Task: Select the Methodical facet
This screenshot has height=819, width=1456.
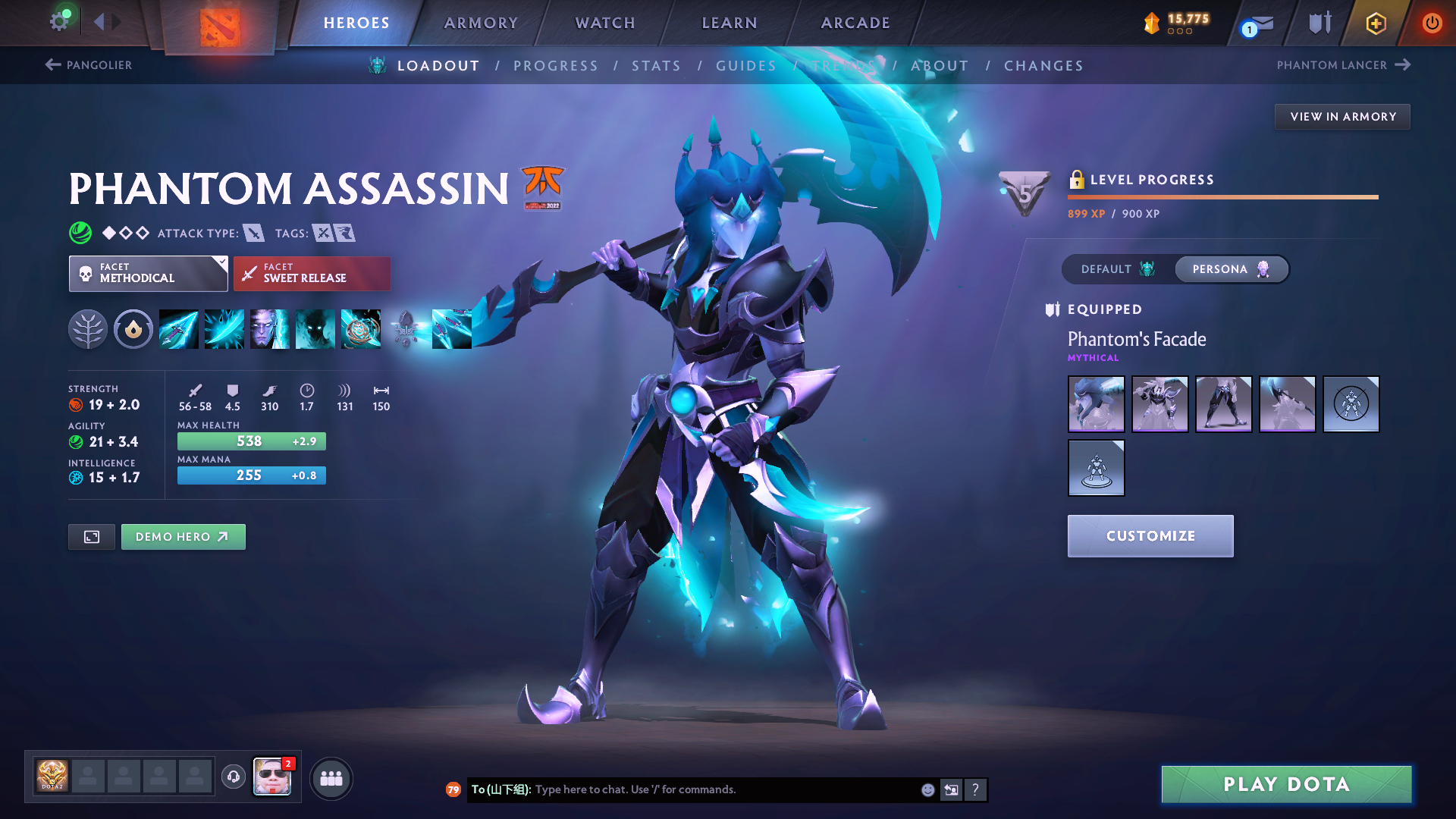Action: click(148, 274)
